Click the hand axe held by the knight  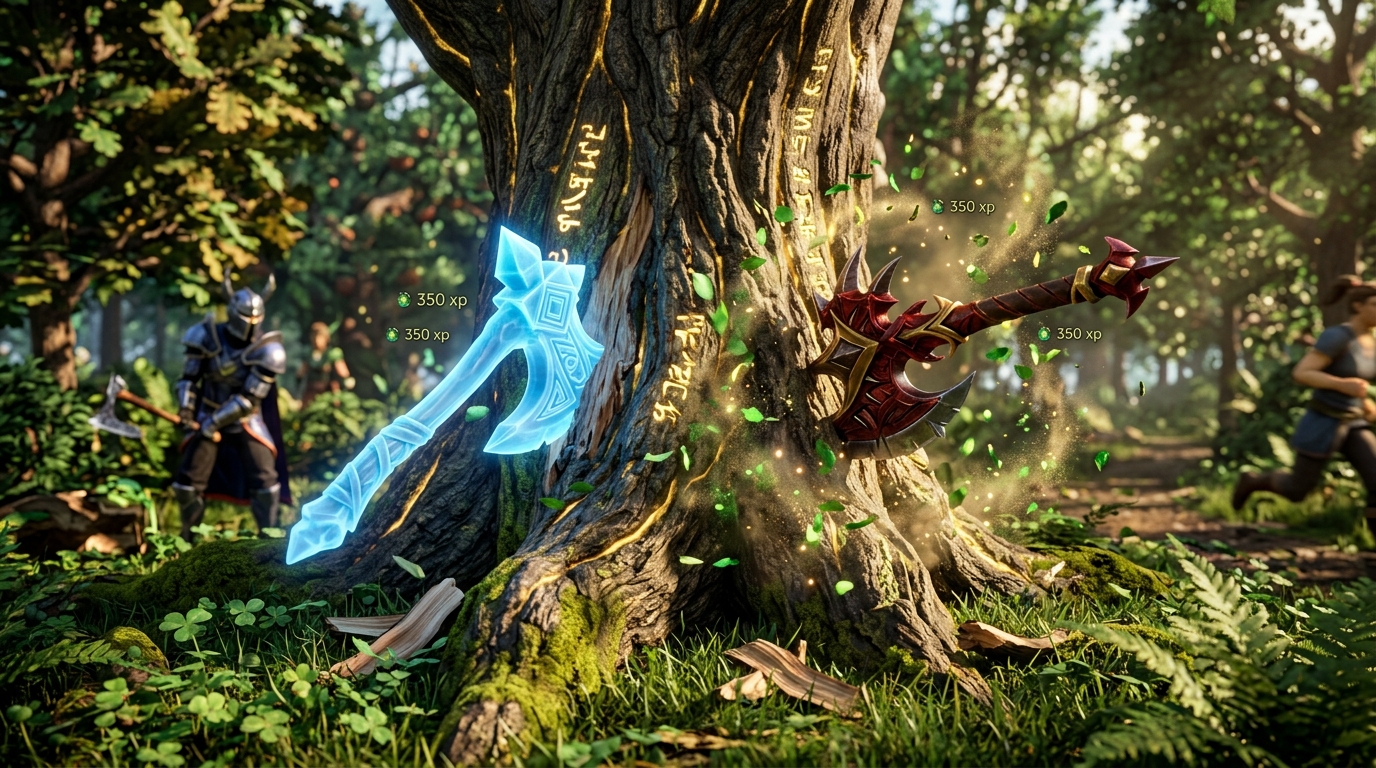pos(118,410)
